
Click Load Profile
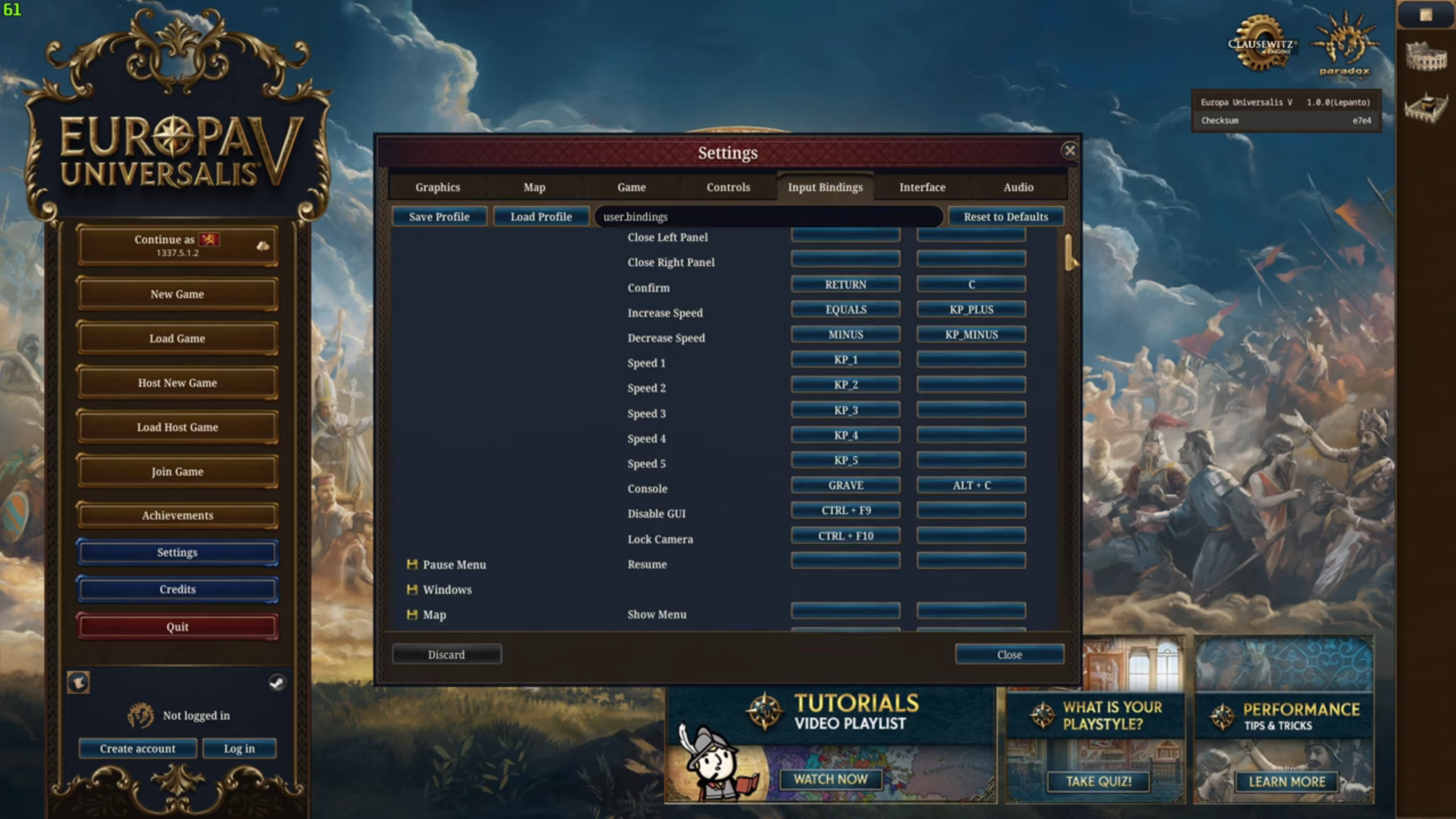click(x=541, y=217)
